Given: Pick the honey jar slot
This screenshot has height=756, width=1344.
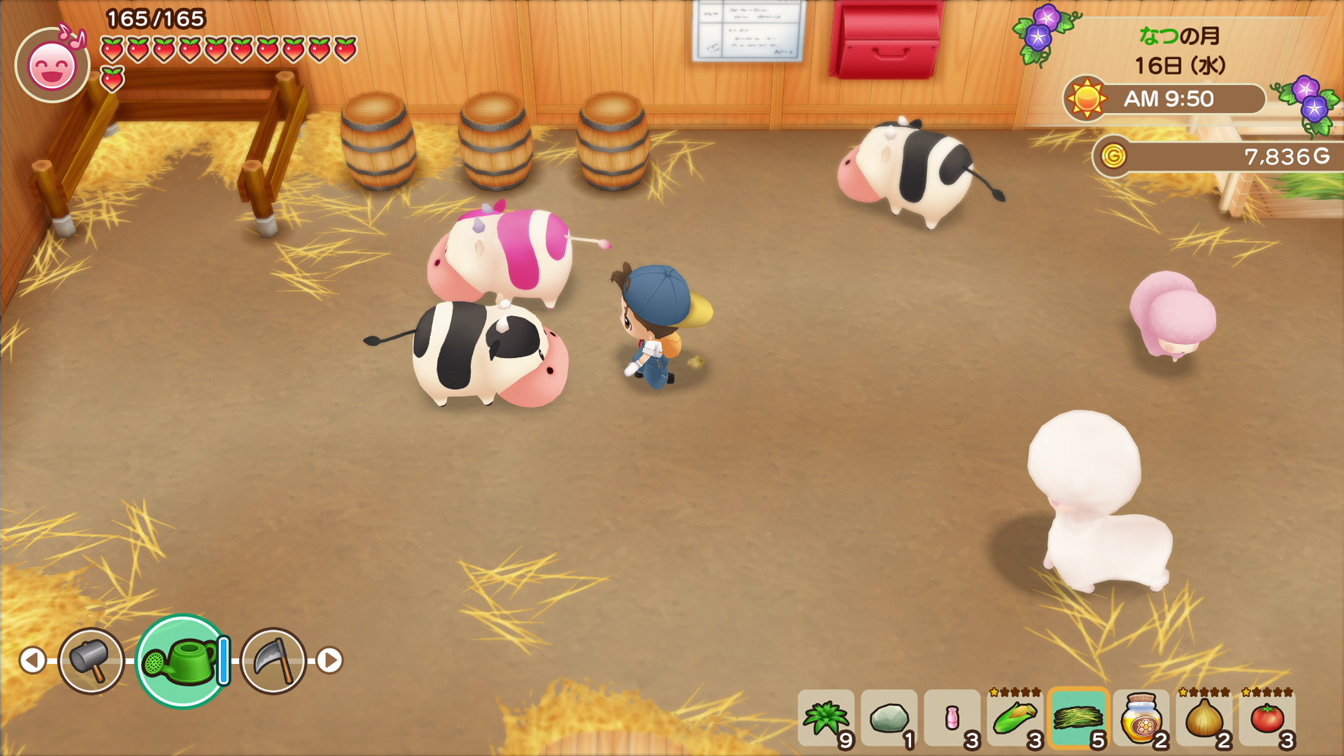Looking at the screenshot, I should pos(1141,718).
